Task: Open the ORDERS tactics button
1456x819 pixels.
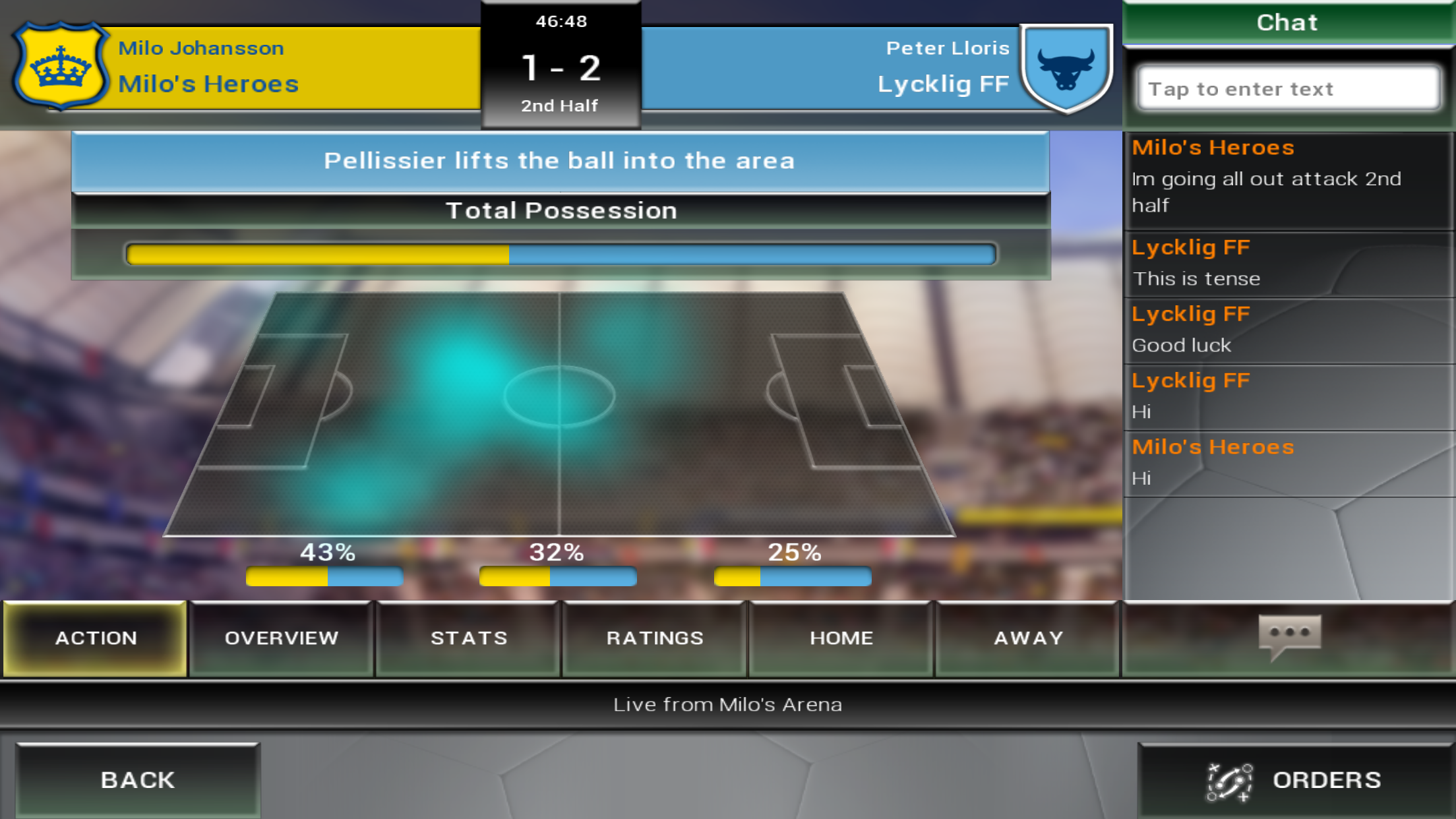Action: tap(1296, 780)
